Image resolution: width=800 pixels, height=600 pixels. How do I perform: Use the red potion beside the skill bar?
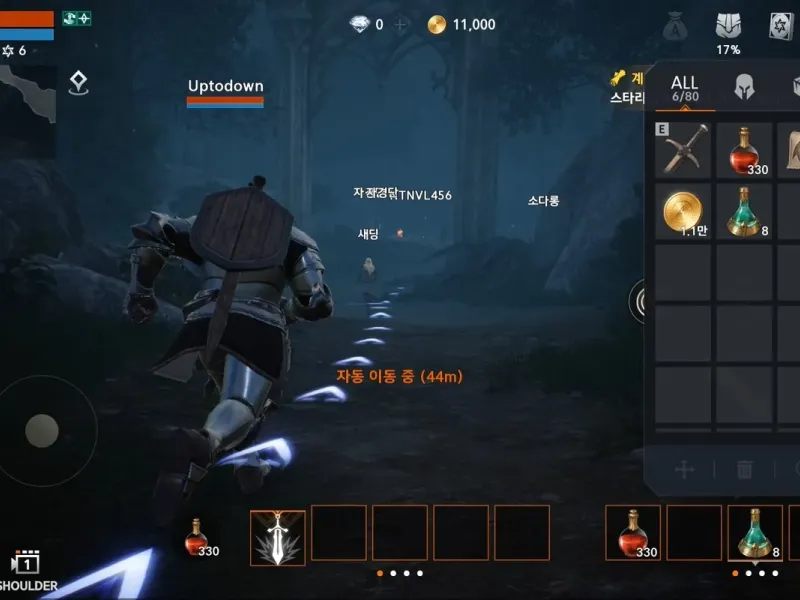click(197, 537)
